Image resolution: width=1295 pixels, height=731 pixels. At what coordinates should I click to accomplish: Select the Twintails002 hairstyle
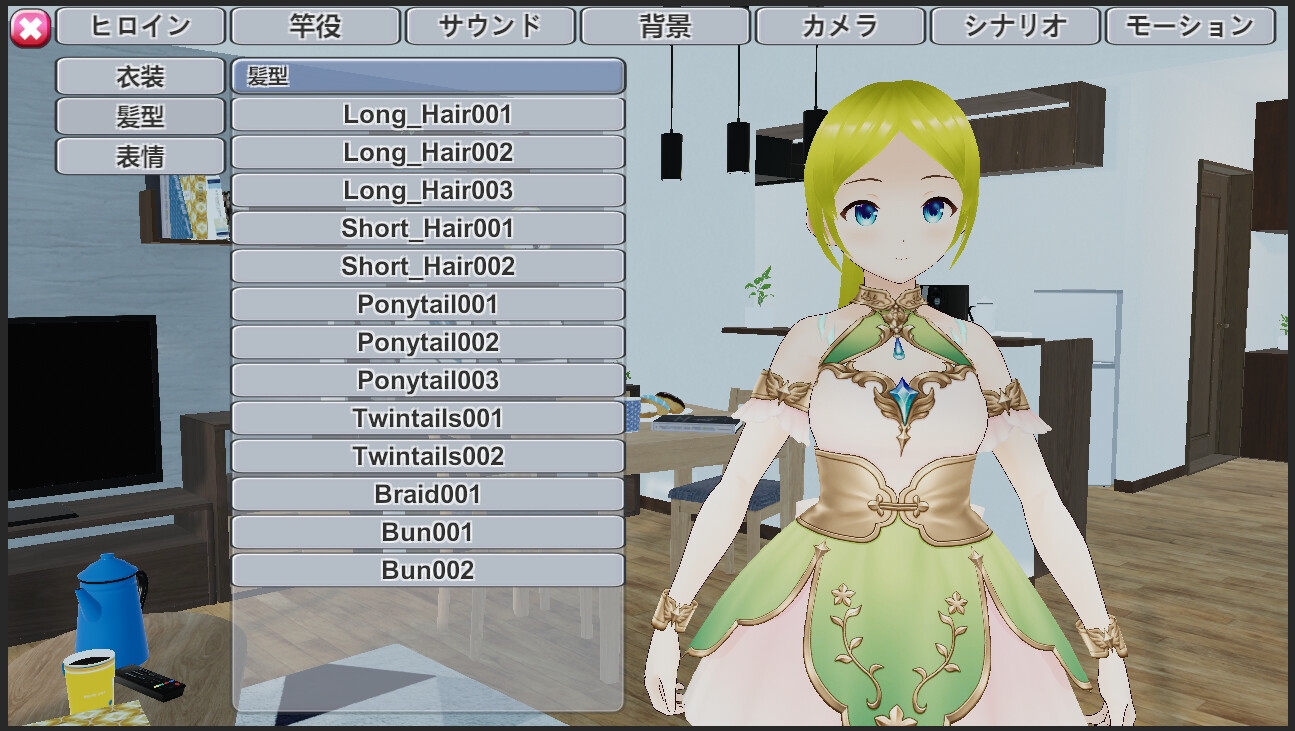(x=428, y=456)
